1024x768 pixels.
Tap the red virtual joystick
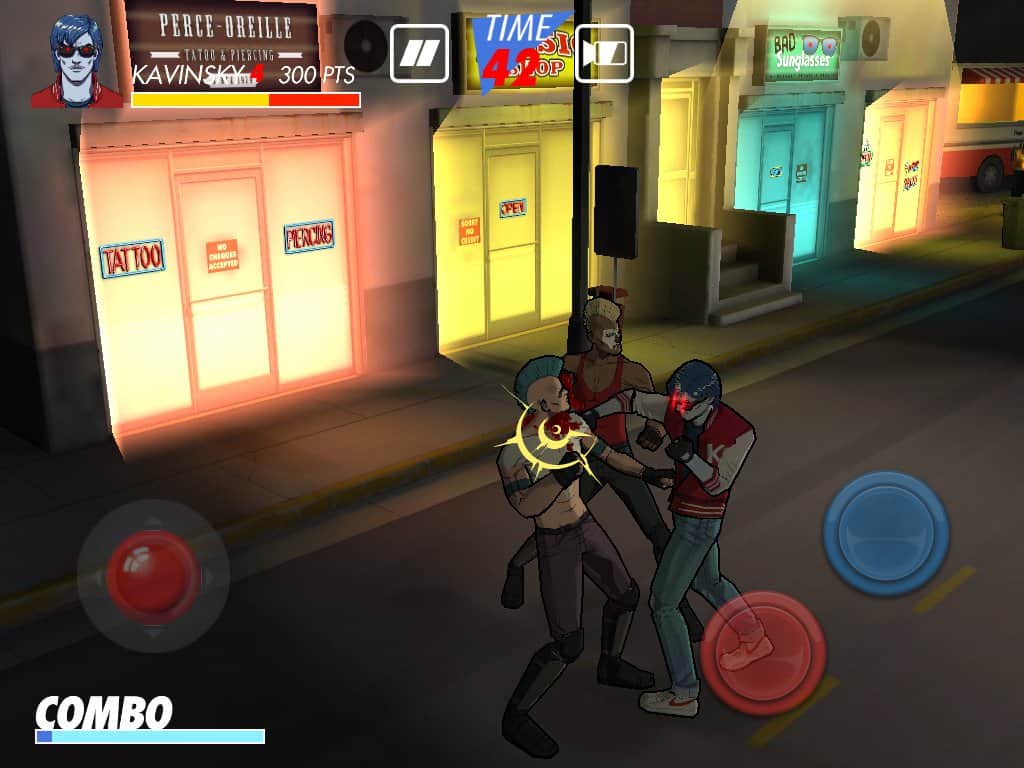click(153, 575)
